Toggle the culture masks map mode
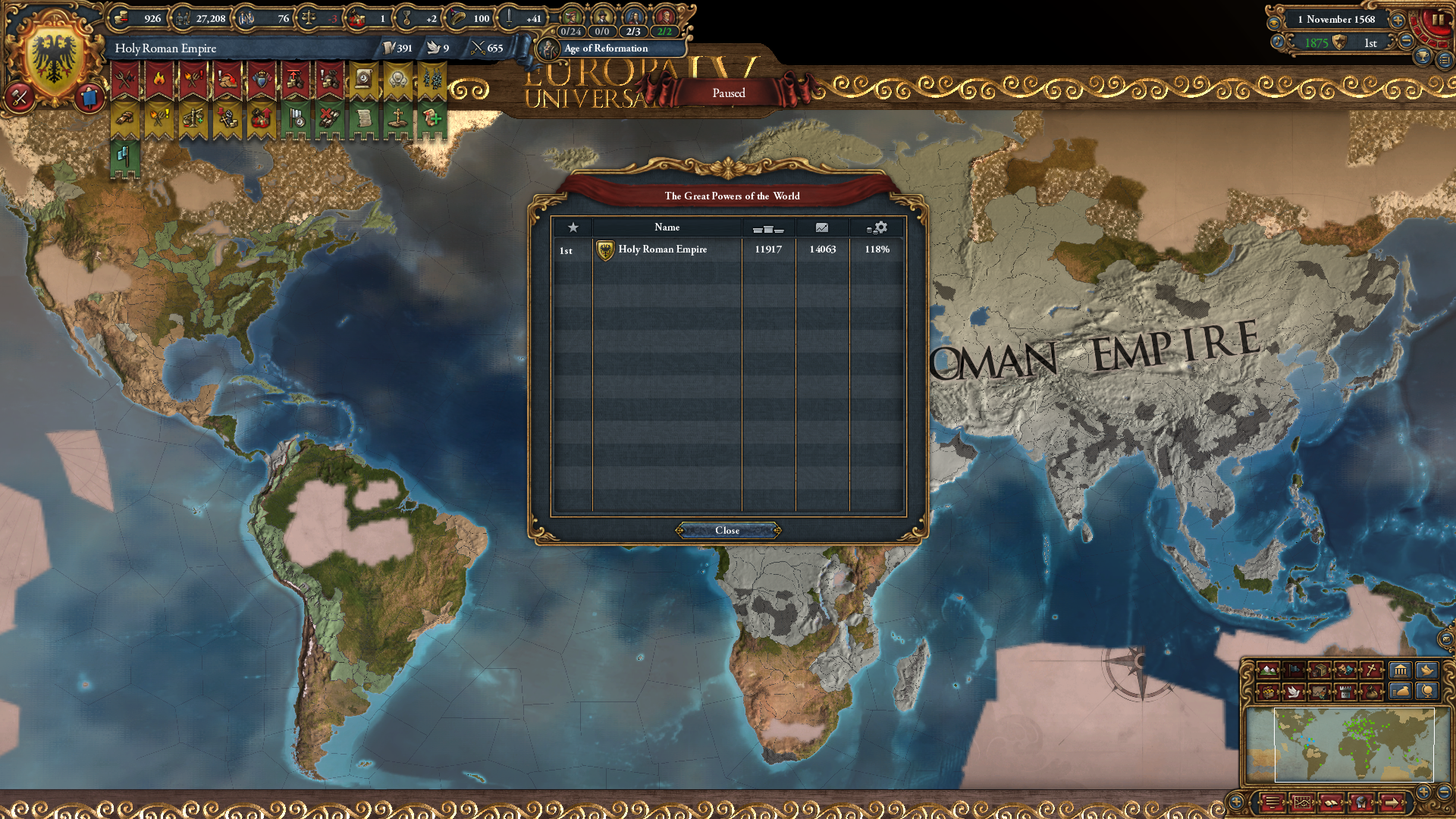The image size is (1456, 819). (x=1345, y=670)
